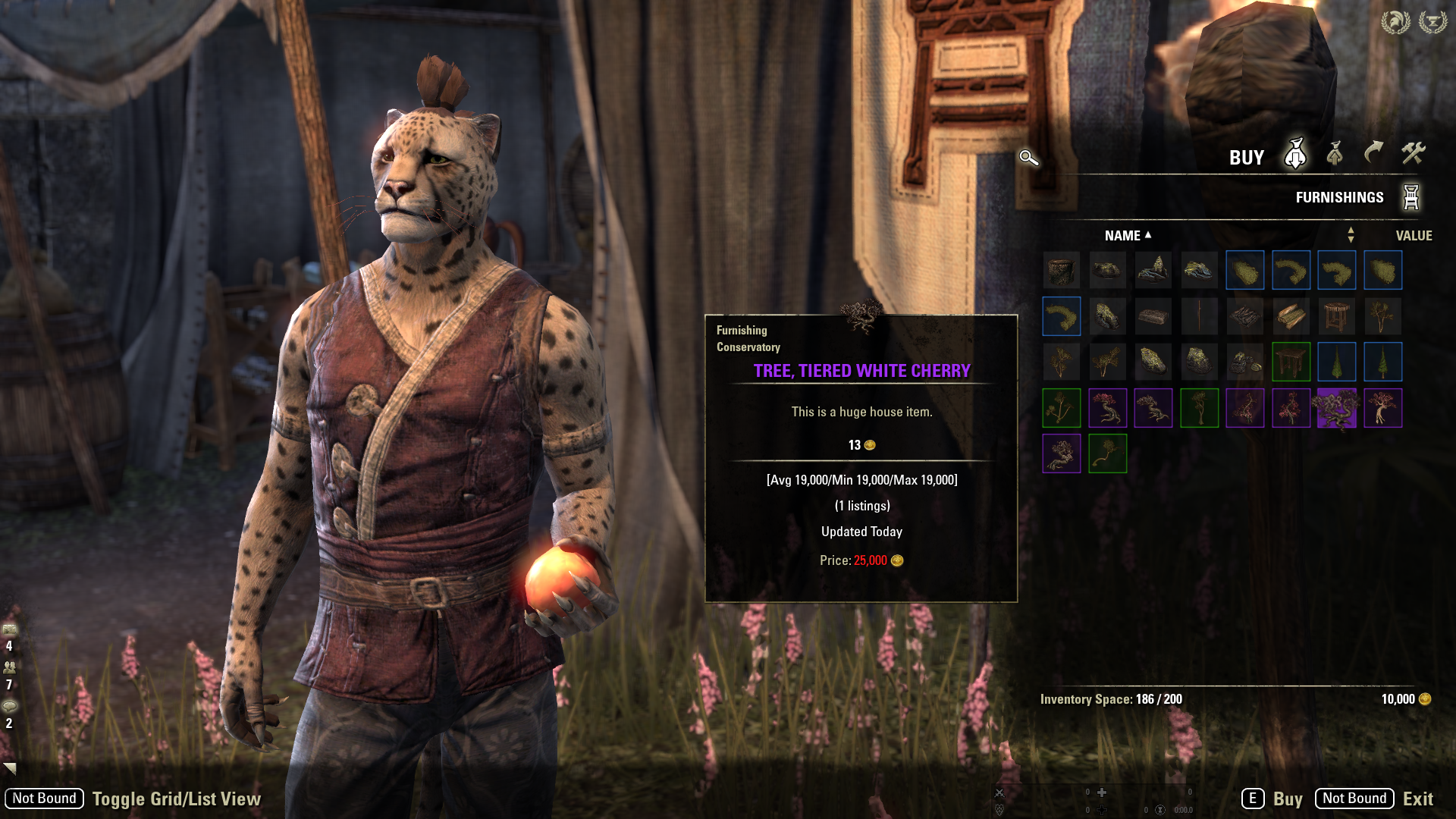Select the Furnishings chair filter
1456x819 pixels.
point(1410,197)
